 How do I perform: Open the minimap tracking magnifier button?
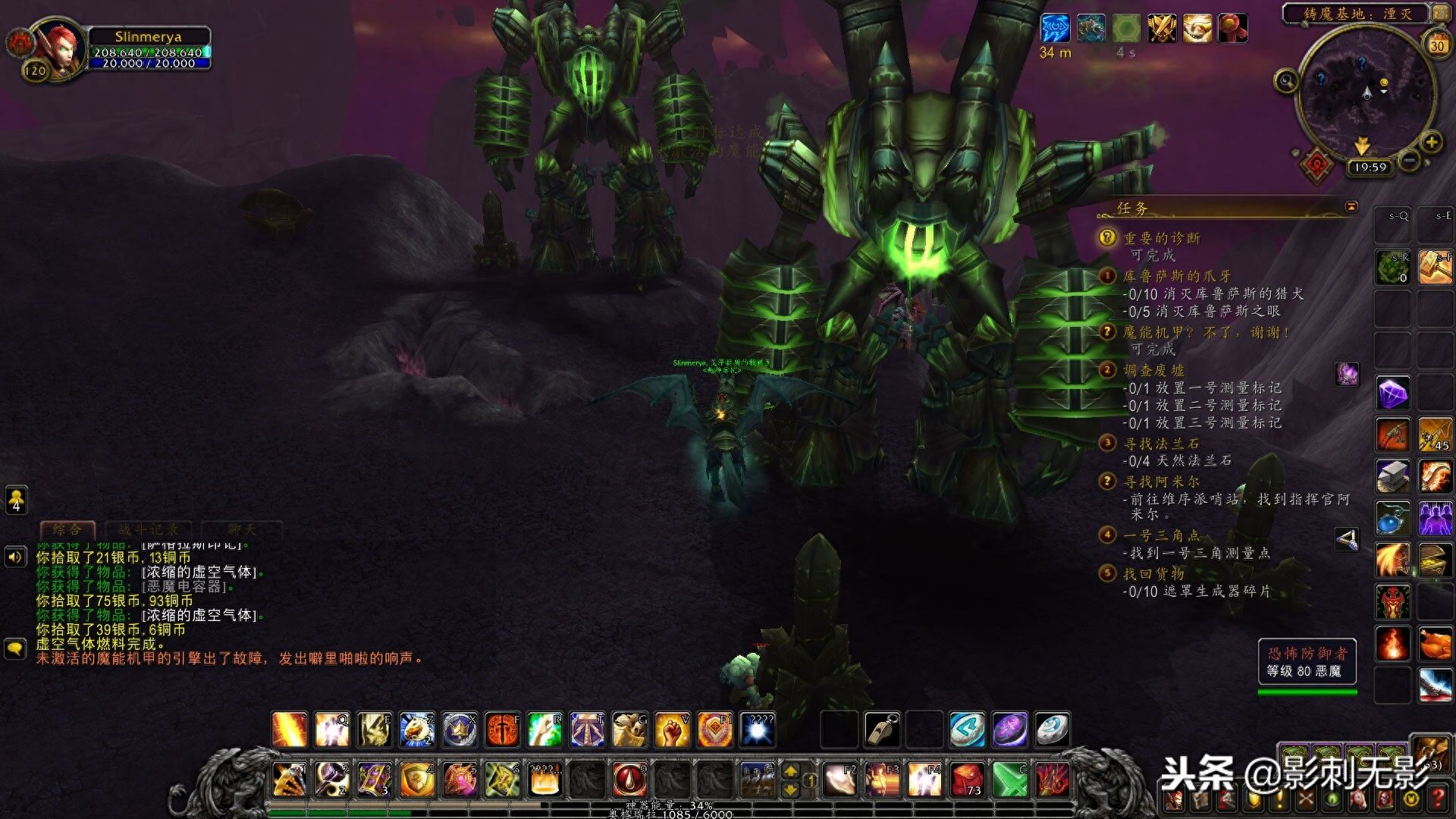pyautogui.click(x=1286, y=80)
